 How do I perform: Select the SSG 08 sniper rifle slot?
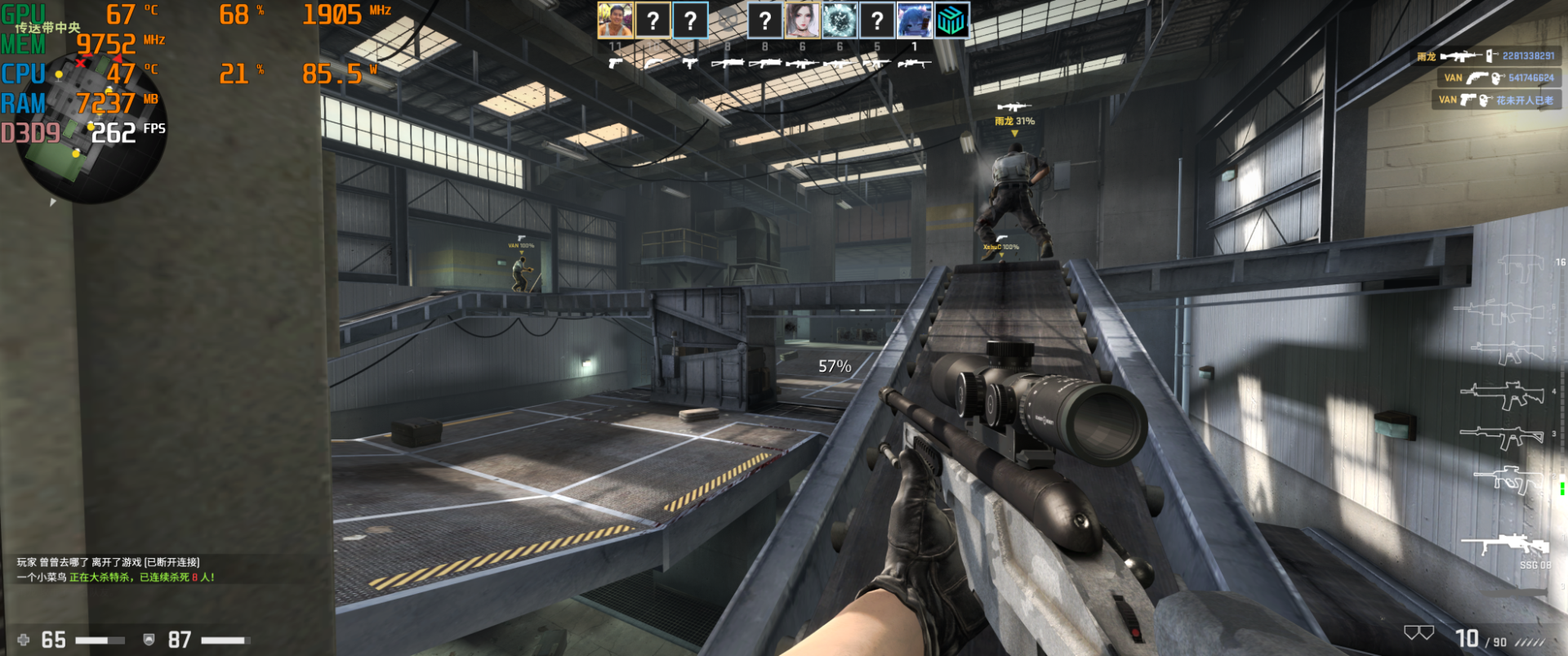click(x=1505, y=546)
